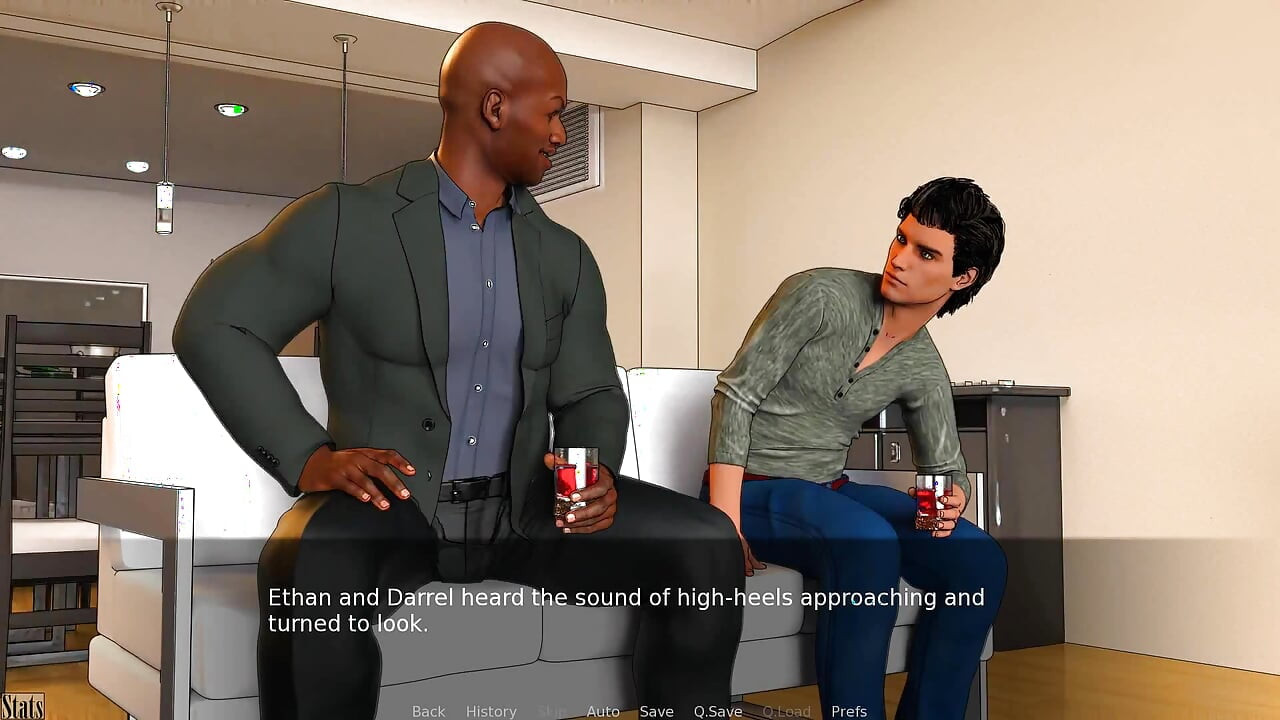Viewport: 1280px width, 720px height.
Task: Open the dialogue History log
Action: (x=491, y=711)
